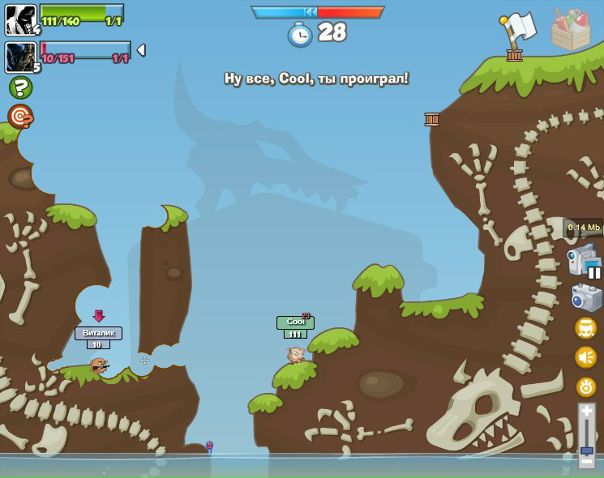Select the first player's avatar portrait
This screenshot has width=604, height=478.
[x=20, y=18]
